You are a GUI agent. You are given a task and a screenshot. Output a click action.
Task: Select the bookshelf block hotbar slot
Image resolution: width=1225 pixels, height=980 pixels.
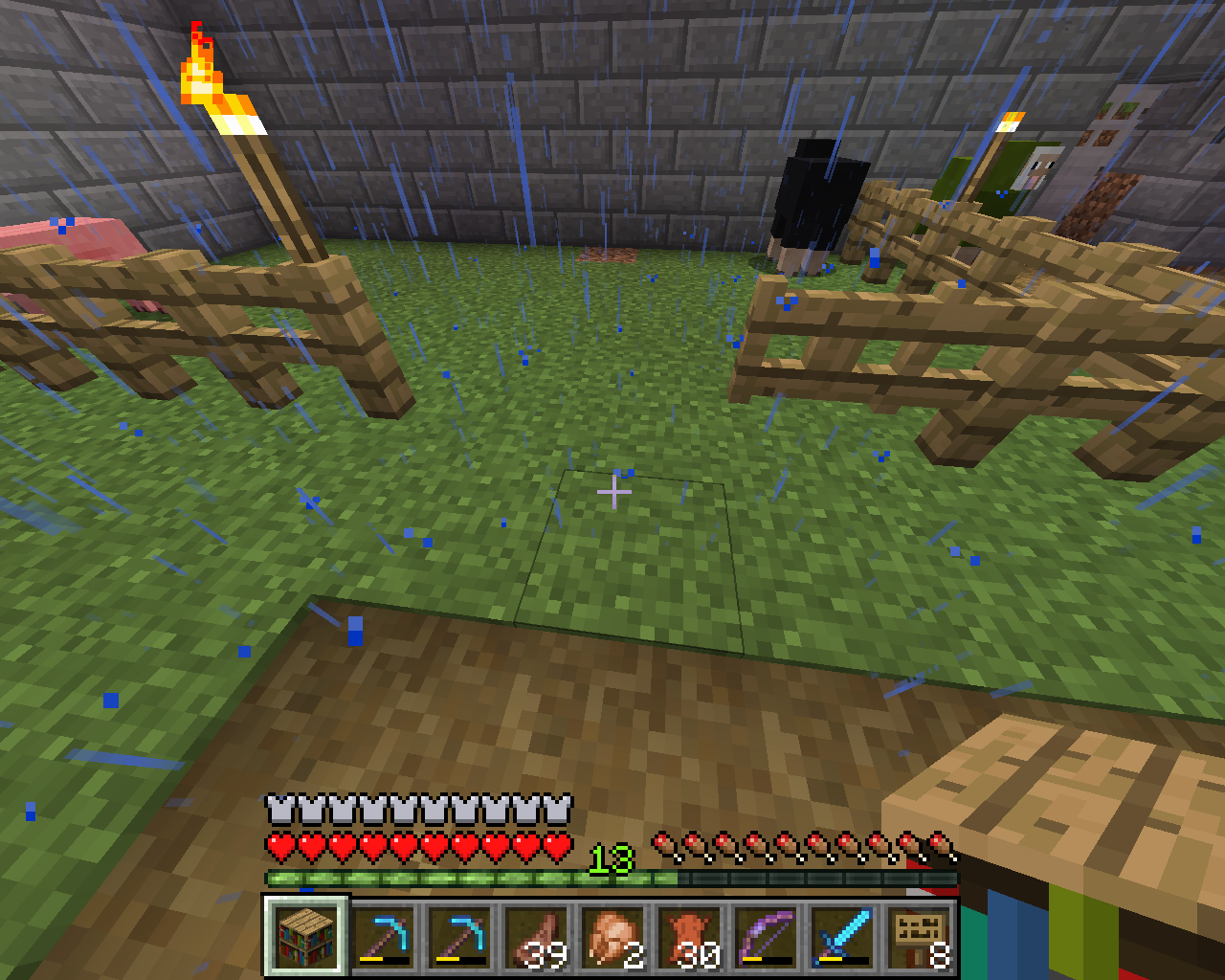pos(306,936)
